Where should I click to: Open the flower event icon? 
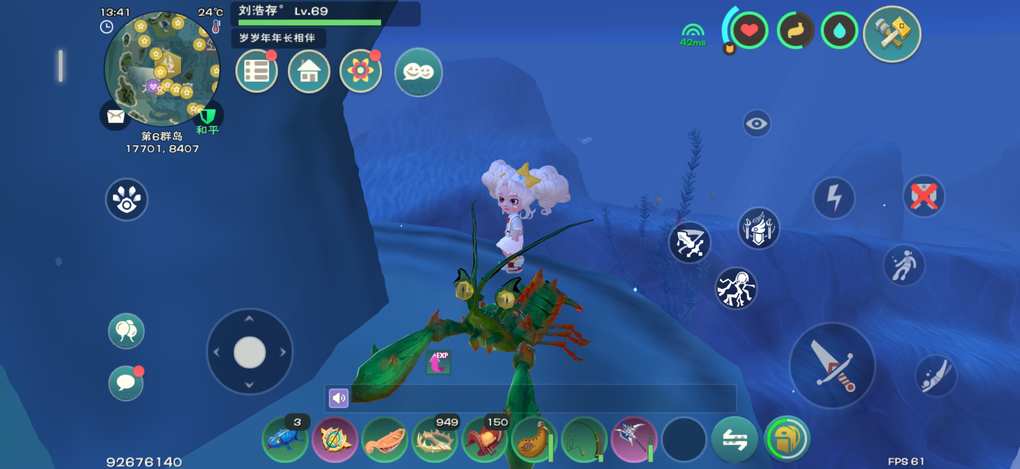tap(361, 71)
